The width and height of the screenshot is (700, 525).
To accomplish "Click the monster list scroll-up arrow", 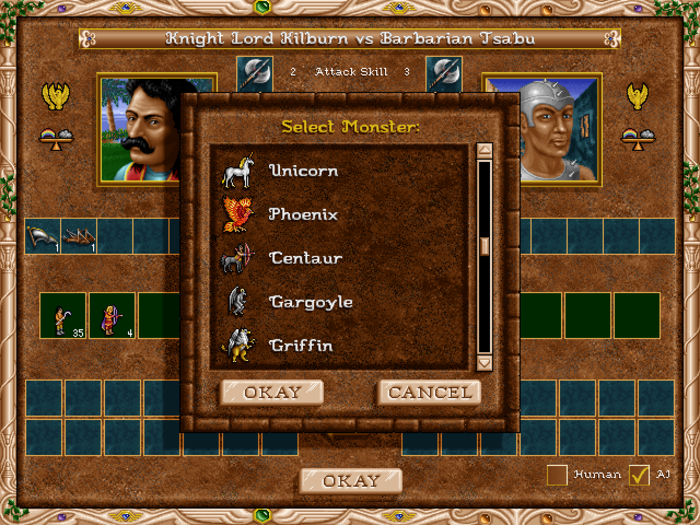I will 485,152.
